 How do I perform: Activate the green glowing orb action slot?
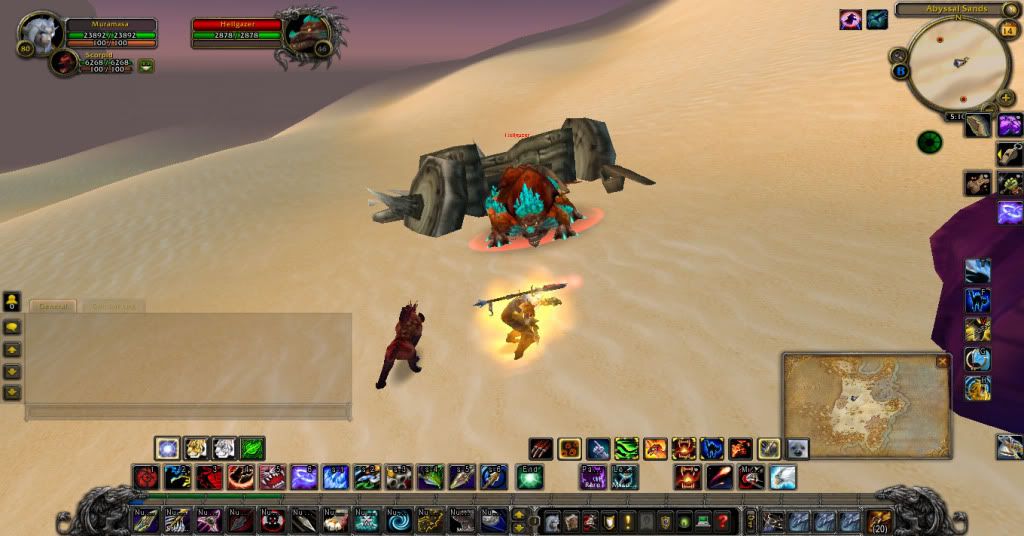[528, 477]
